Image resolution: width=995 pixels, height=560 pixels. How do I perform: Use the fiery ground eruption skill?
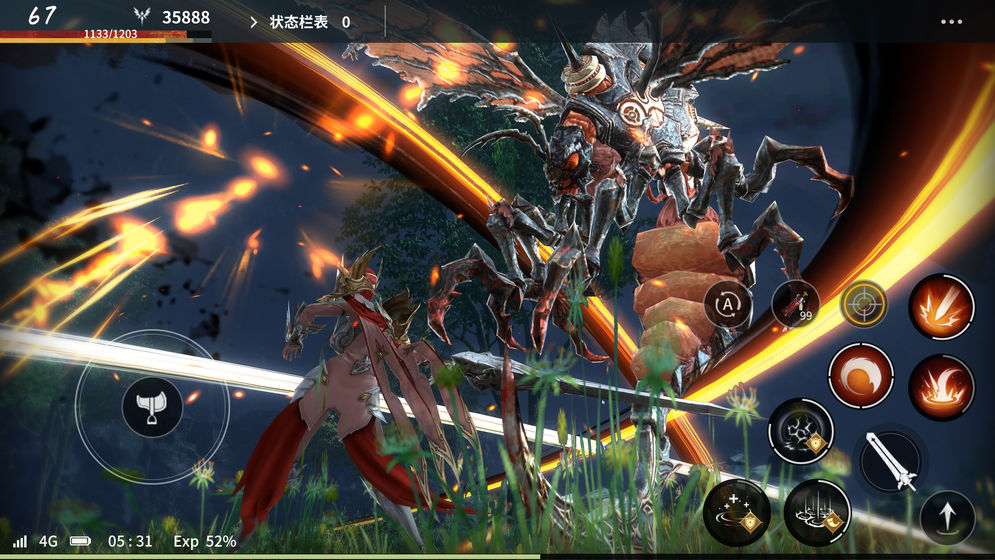pos(941,387)
